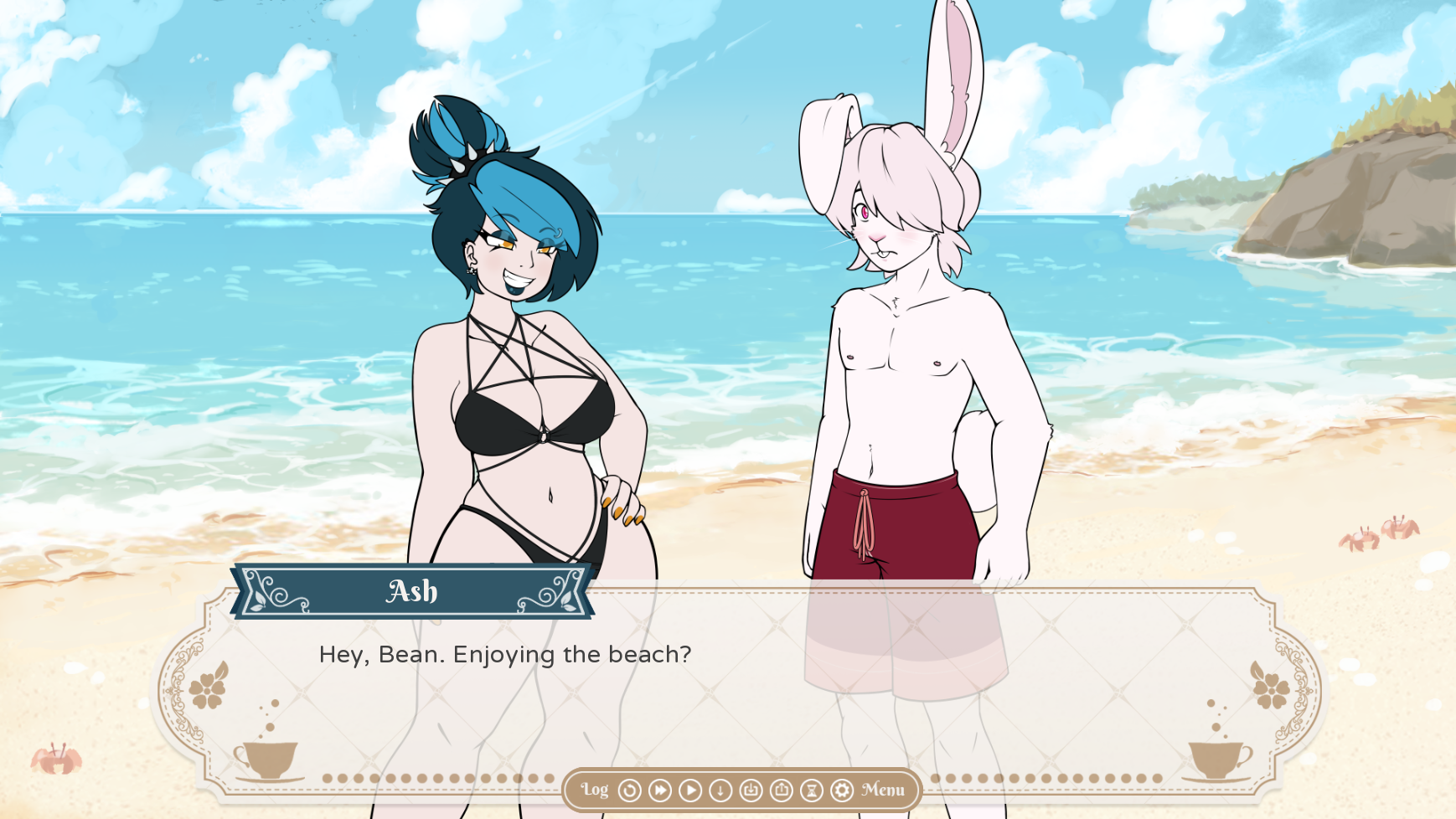Quick load using the upload icon
This screenshot has width=1456, height=819.
pyautogui.click(x=782, y=790)
